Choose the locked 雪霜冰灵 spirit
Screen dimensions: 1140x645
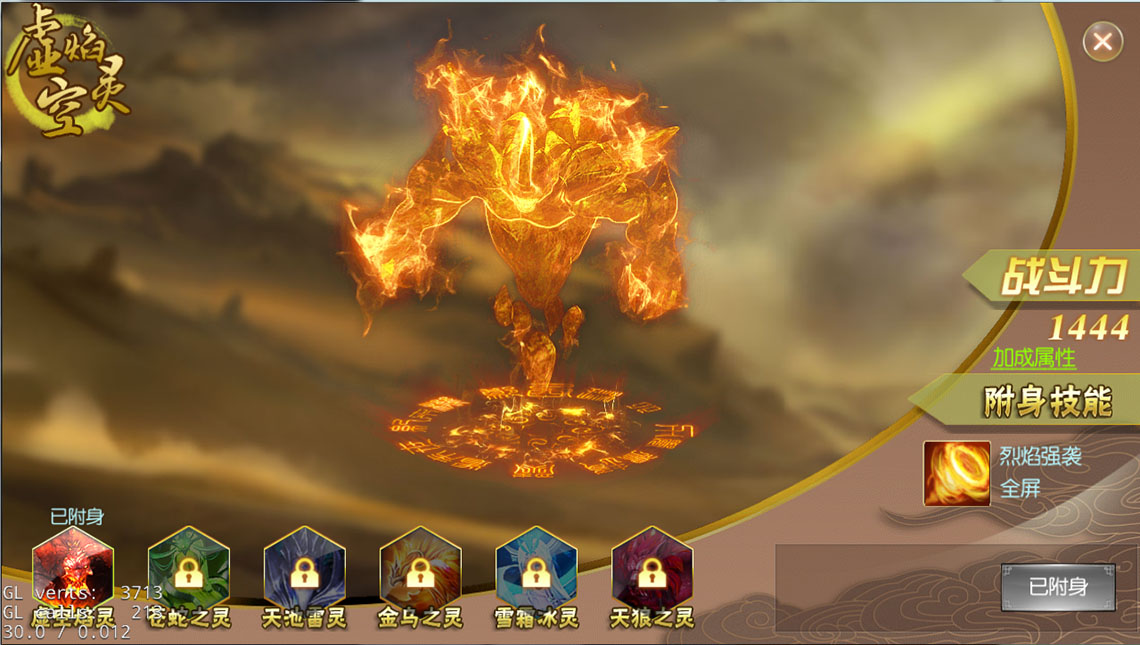click(536, 571)
